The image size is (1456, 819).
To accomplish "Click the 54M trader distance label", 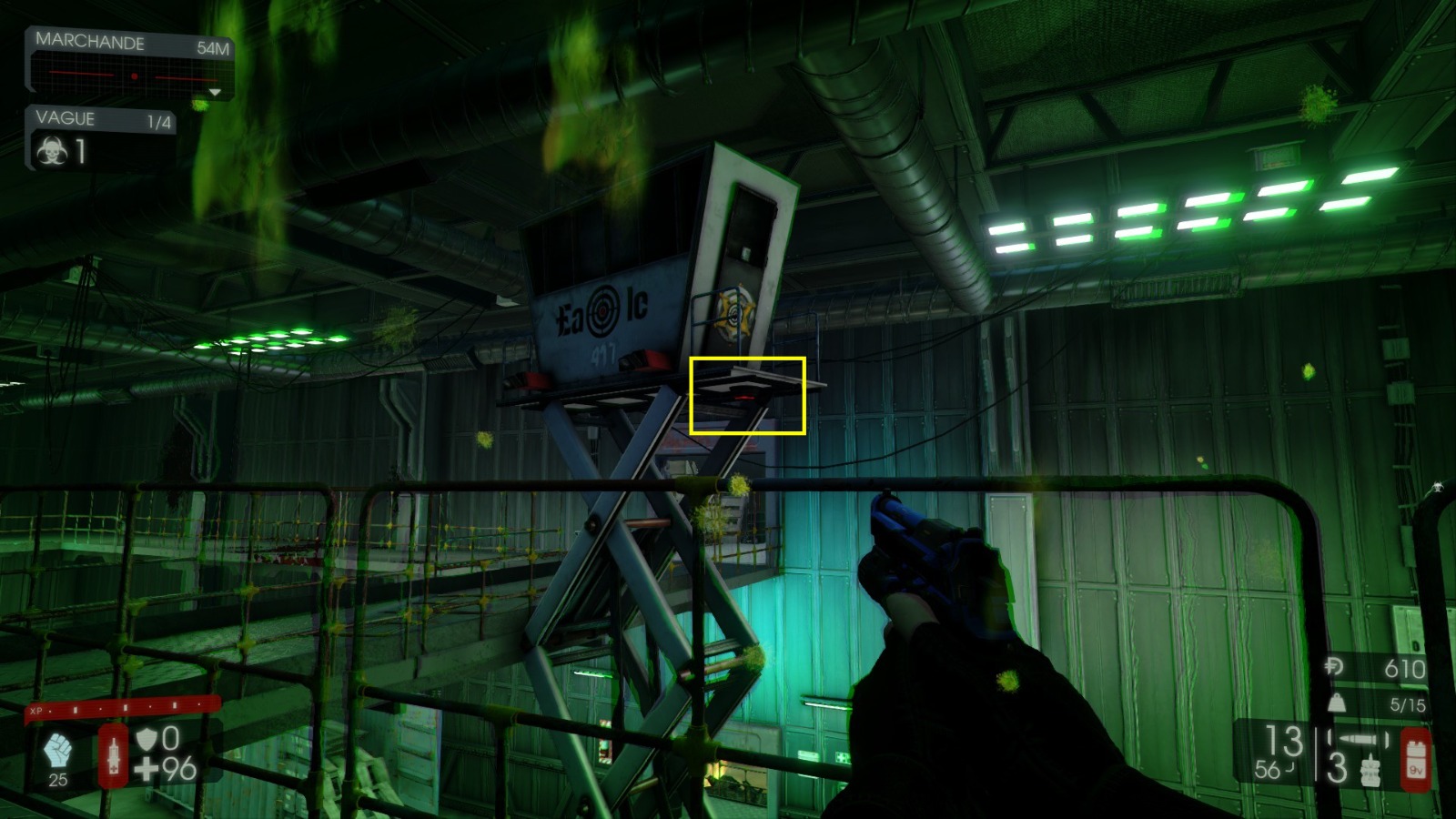I will coord(211,42).
